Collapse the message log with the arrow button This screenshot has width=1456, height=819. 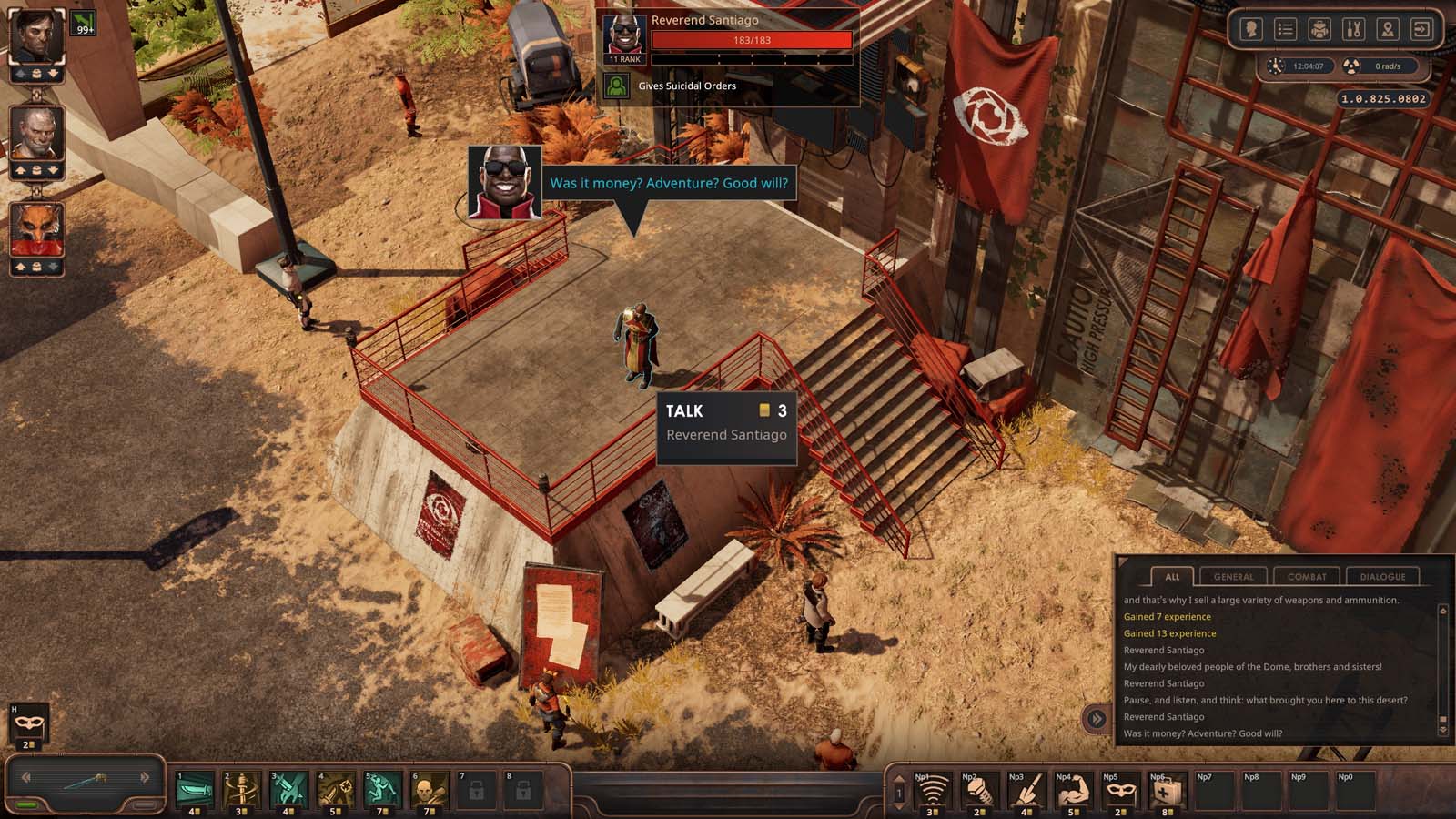(x=1096, y=719)
